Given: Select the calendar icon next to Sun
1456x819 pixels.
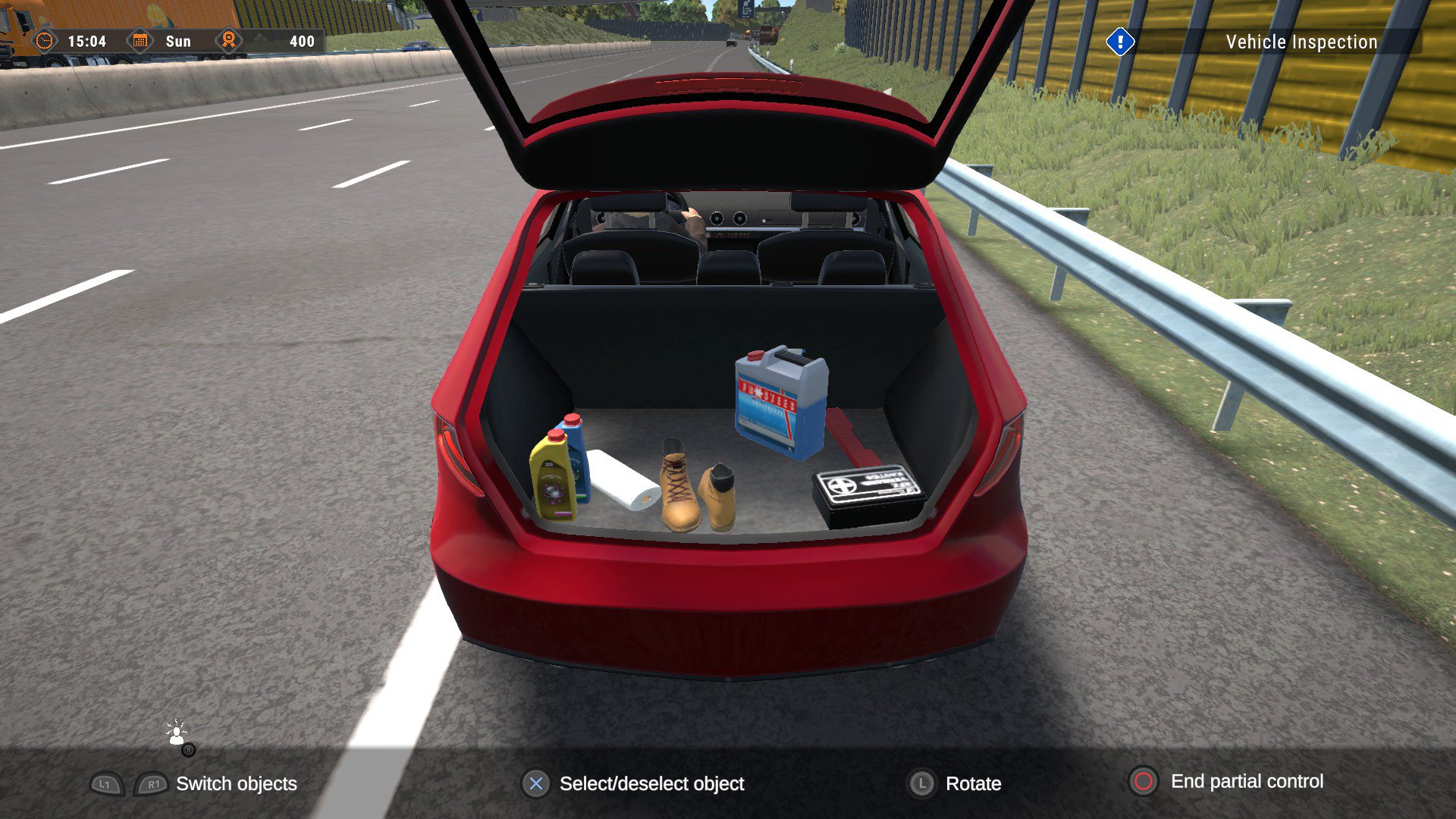Looking at the screenshot, I should 141,41.
